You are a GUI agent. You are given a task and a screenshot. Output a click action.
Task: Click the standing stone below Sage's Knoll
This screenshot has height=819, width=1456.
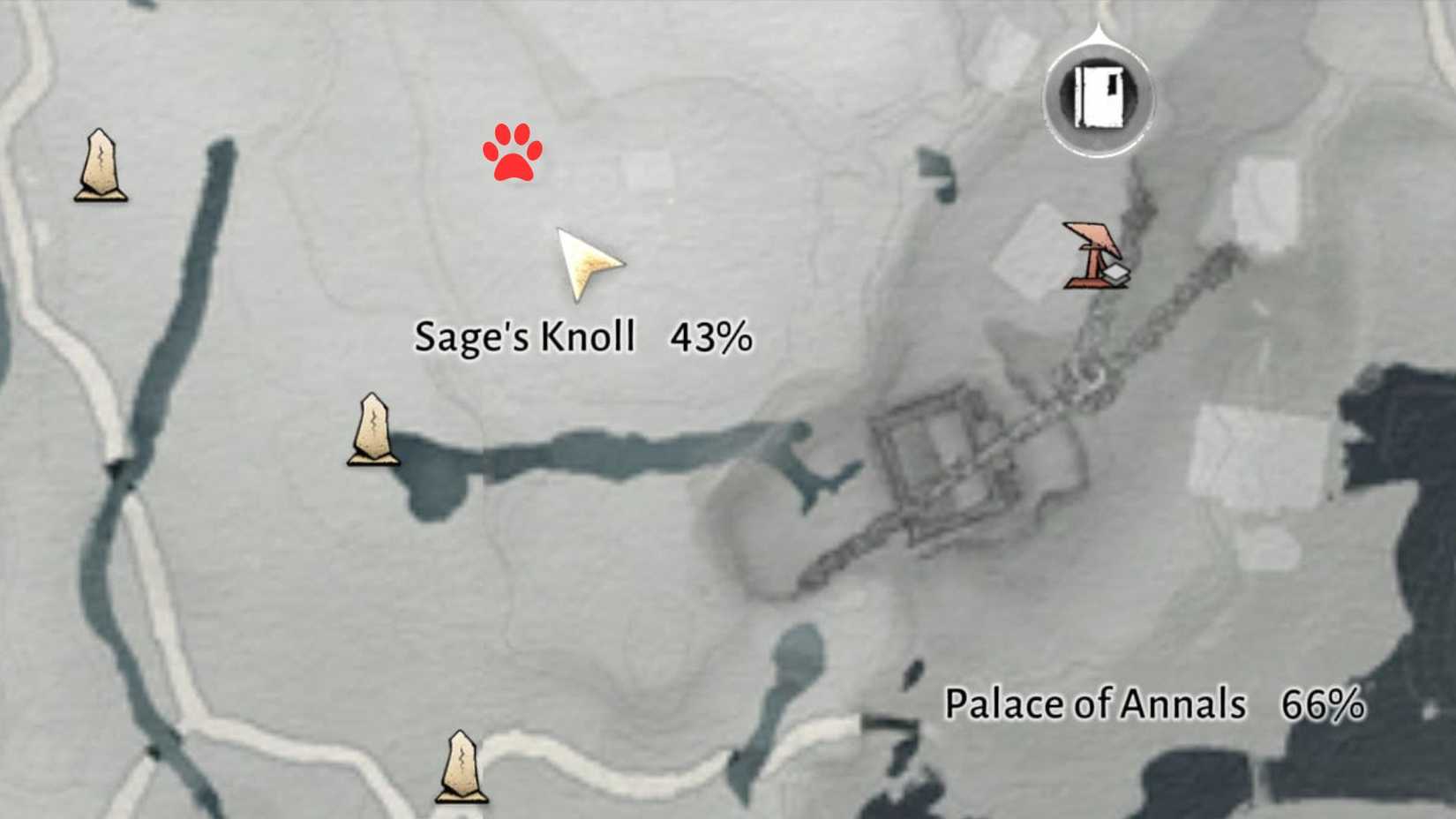tap(373, 430)
